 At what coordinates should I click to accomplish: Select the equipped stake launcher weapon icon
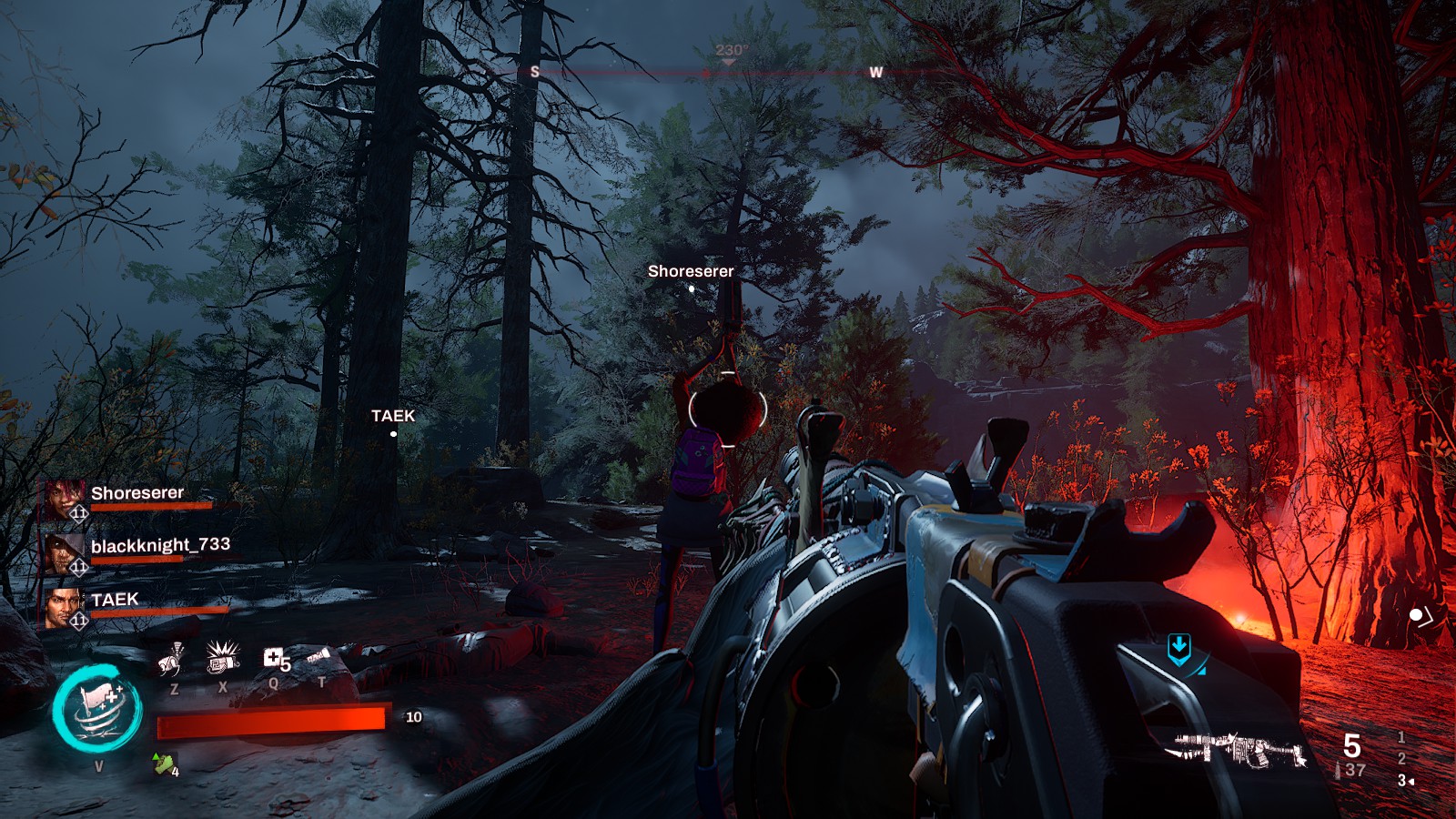point(1239,751)
